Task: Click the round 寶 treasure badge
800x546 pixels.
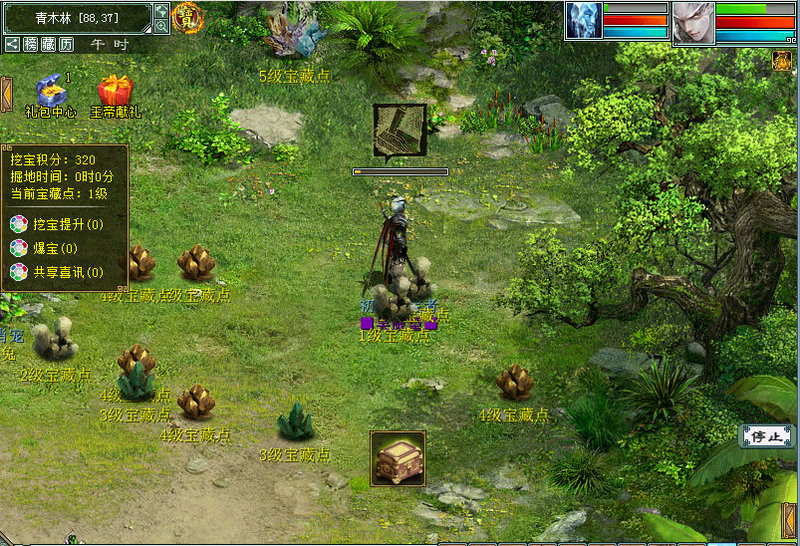Action: tap(187, 17)
